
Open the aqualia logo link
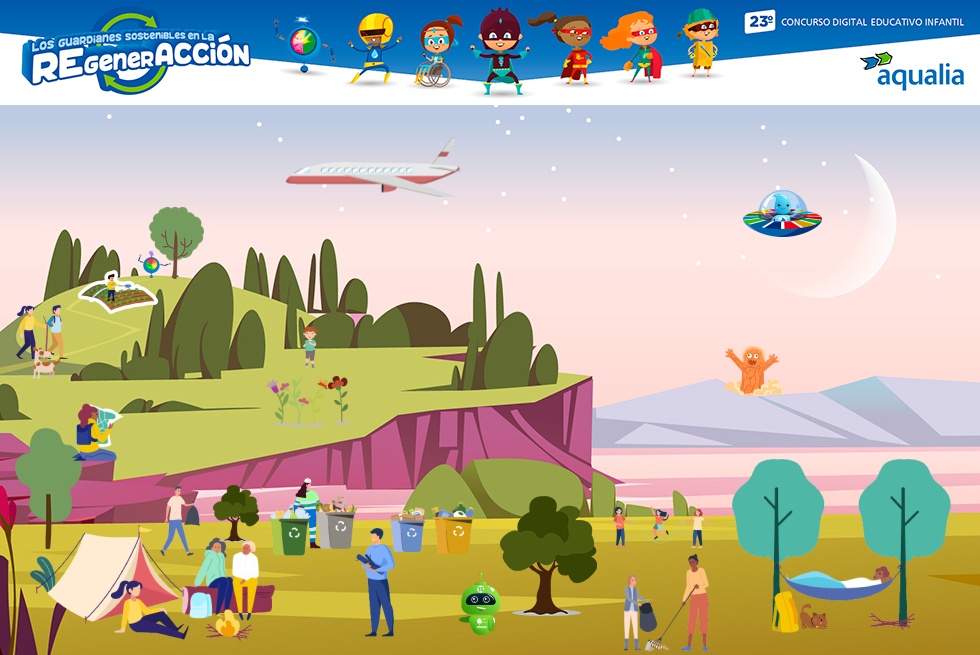click(911, 72)
